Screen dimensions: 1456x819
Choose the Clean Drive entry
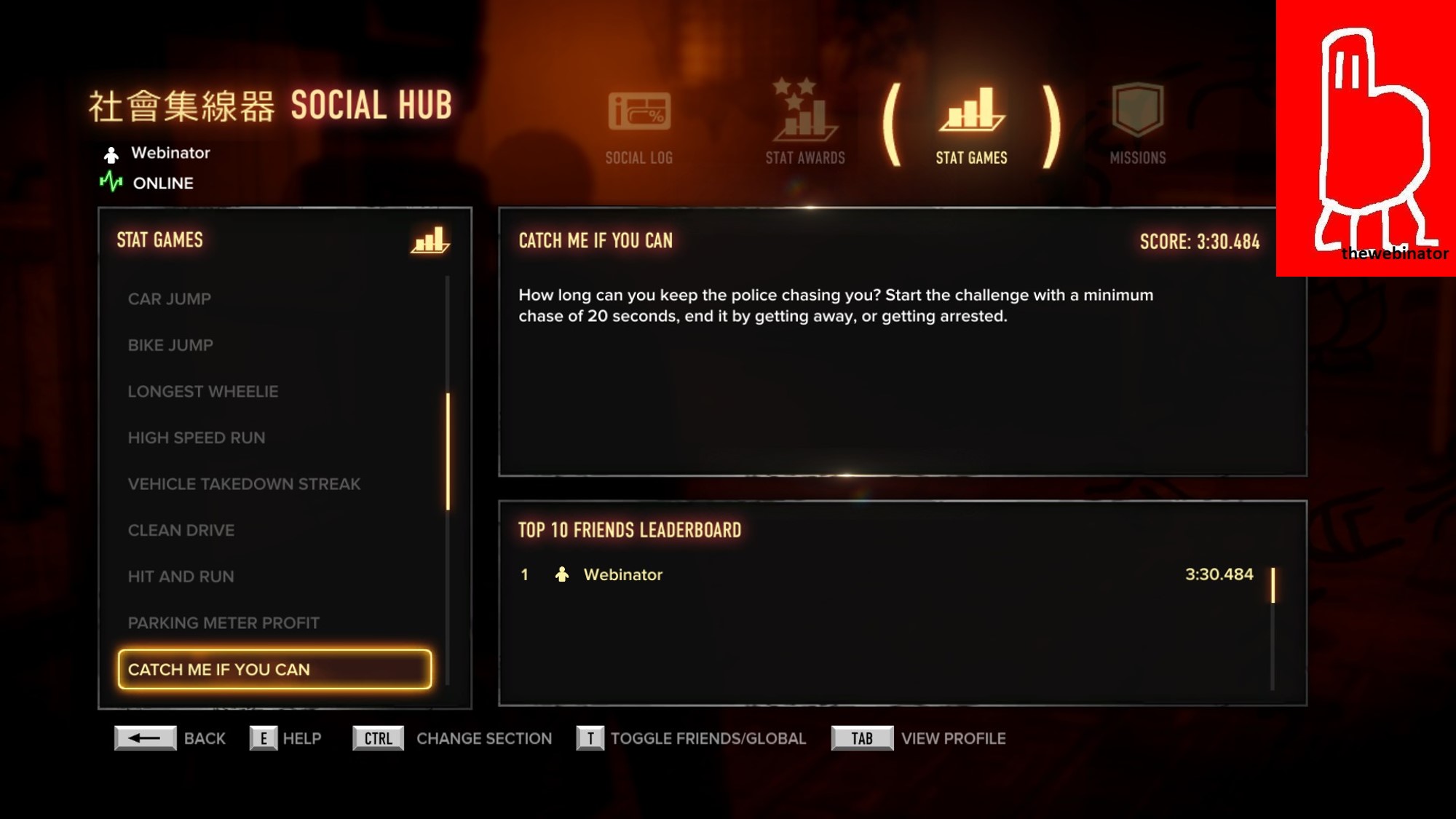point(181,531)
